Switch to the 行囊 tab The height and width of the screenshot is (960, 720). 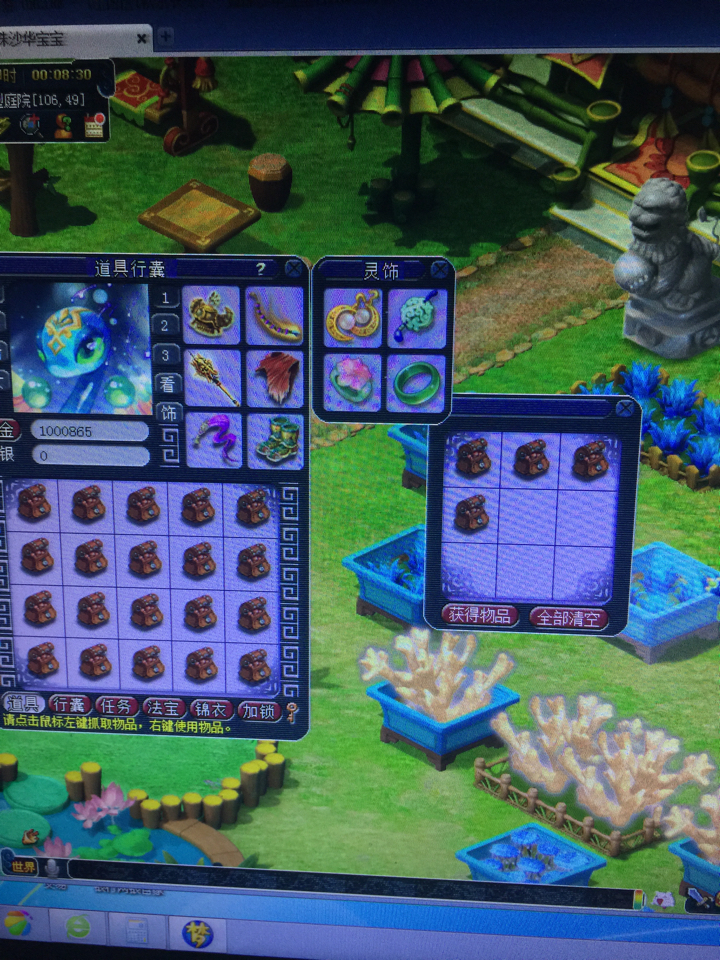[72, 708]
